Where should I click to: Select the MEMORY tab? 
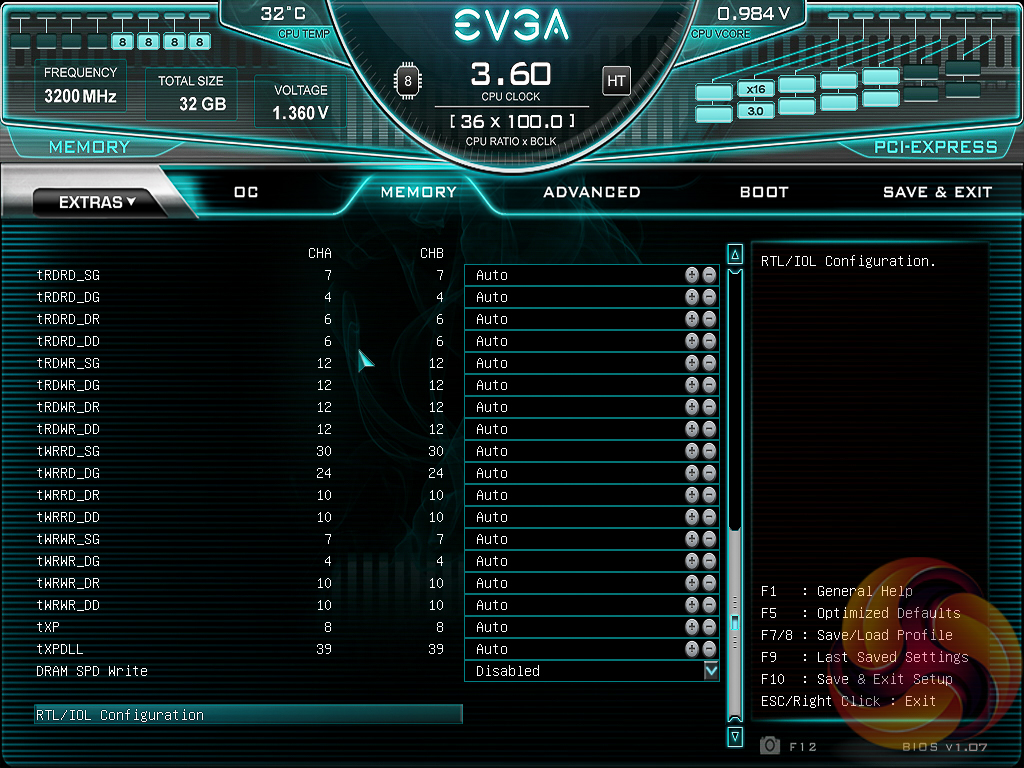pos(419,192)
